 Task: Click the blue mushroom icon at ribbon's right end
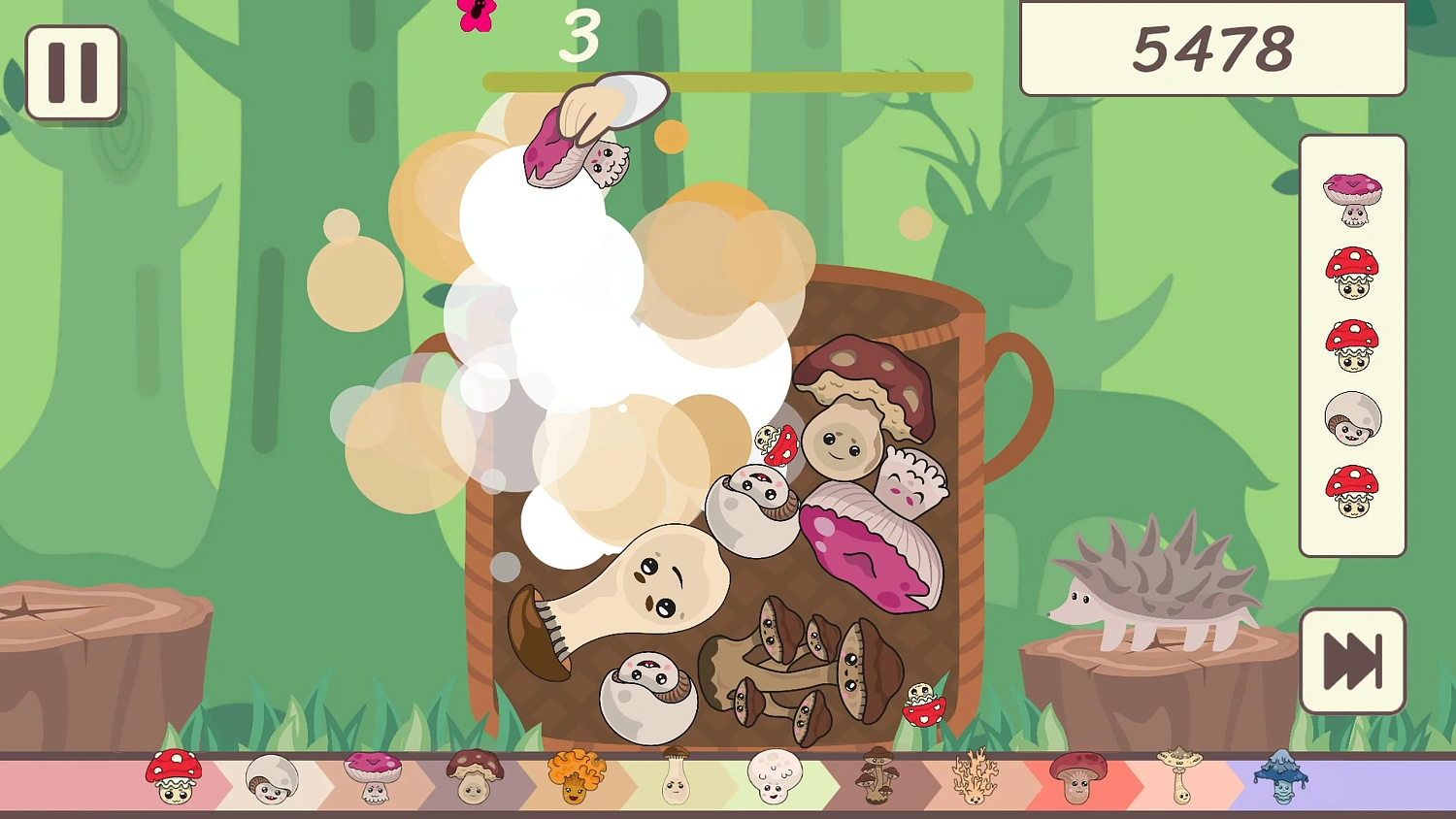click(x=1281, y=776)
